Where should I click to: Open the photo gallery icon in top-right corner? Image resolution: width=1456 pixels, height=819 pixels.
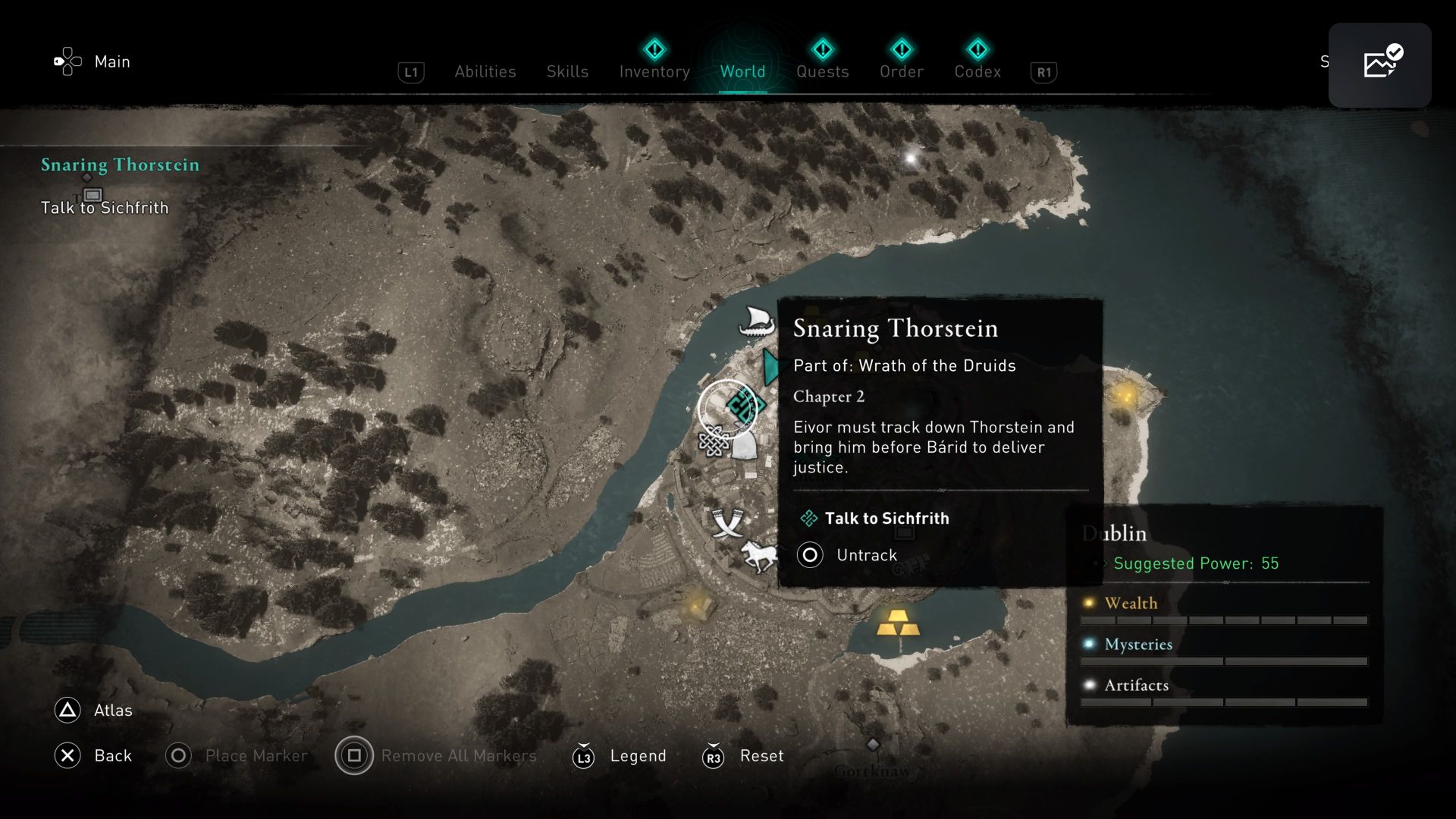coord(1379,64)
